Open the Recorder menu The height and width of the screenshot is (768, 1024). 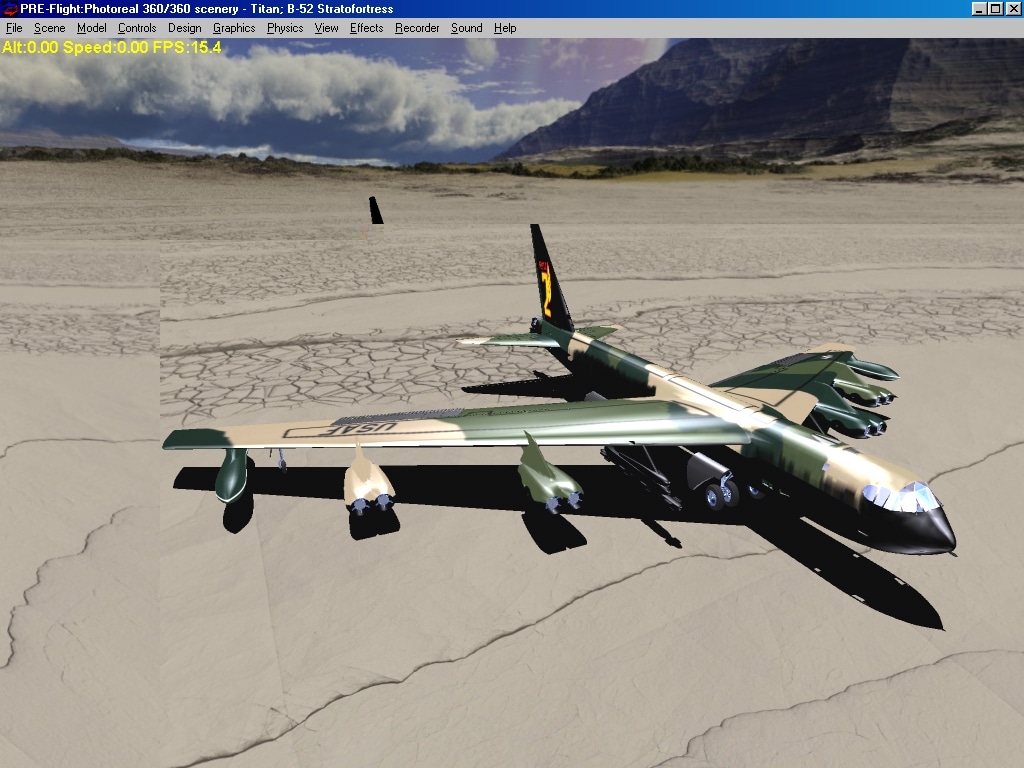[417, 28]
